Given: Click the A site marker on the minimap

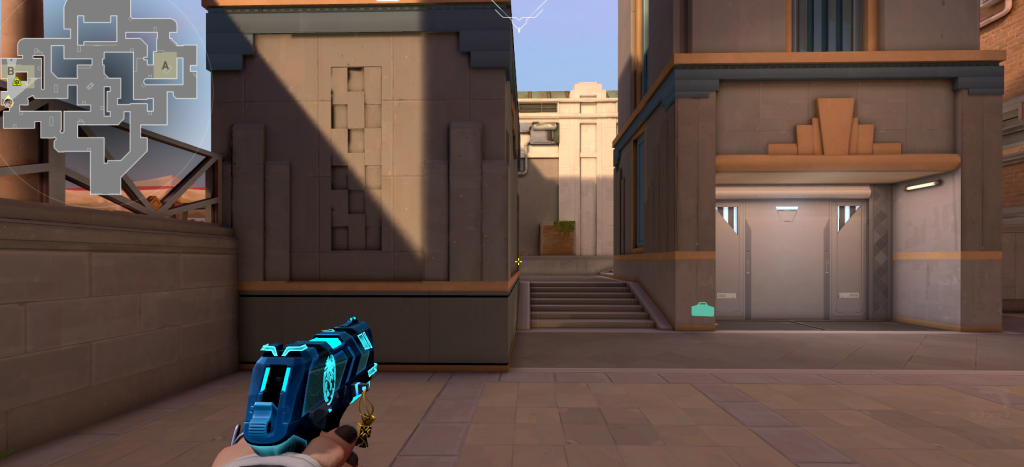Looking at the screenshot, I should tap(165, 65).
